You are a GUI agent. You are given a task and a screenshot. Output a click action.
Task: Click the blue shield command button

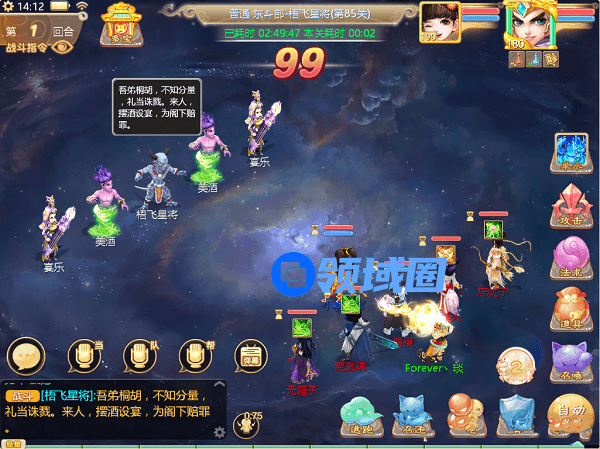(x=517, y=414)
